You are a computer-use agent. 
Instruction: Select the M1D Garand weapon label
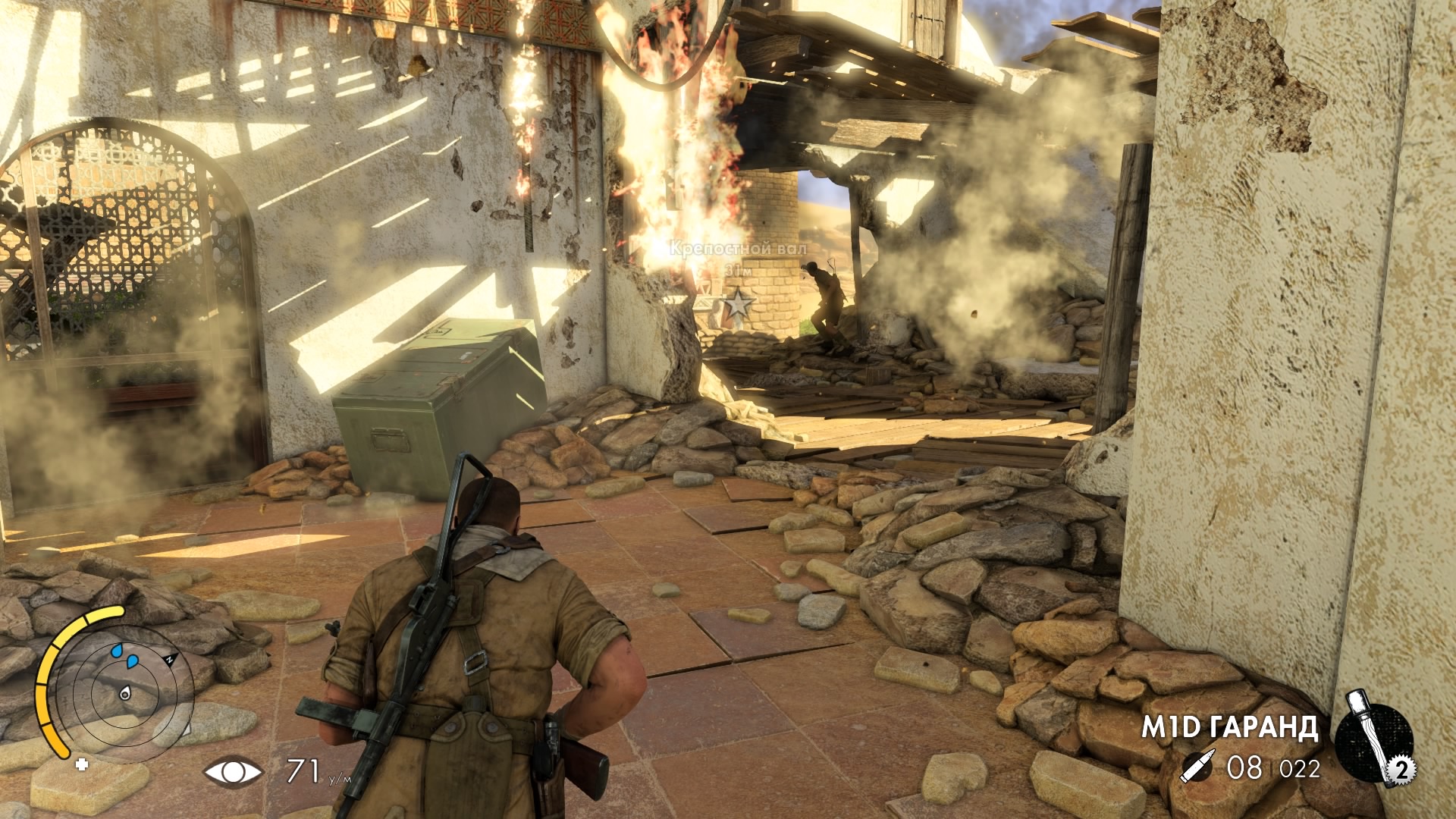pos(1229,728)
